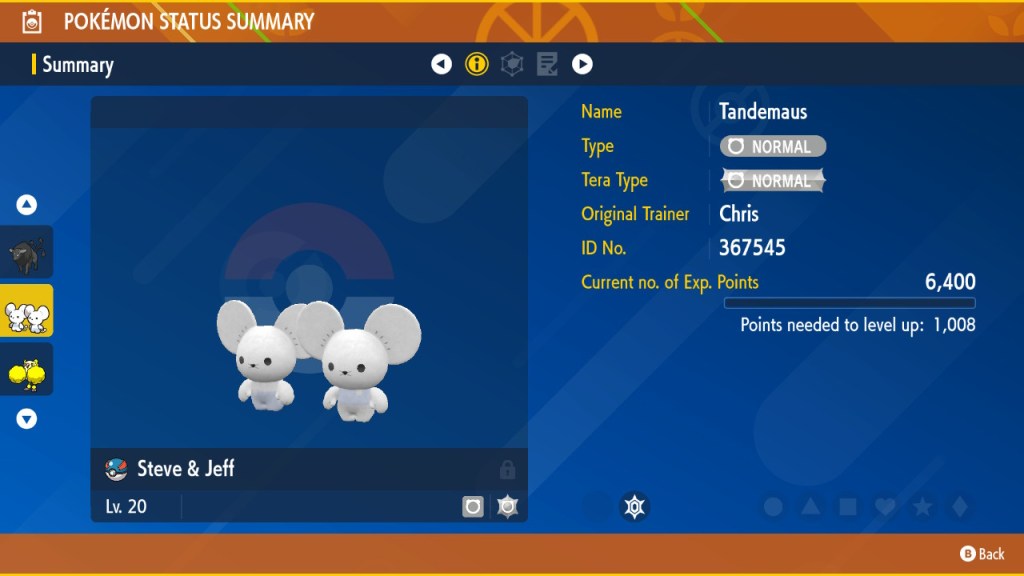Choose the yellow Pokémon party thumbnail

point(27,370)
